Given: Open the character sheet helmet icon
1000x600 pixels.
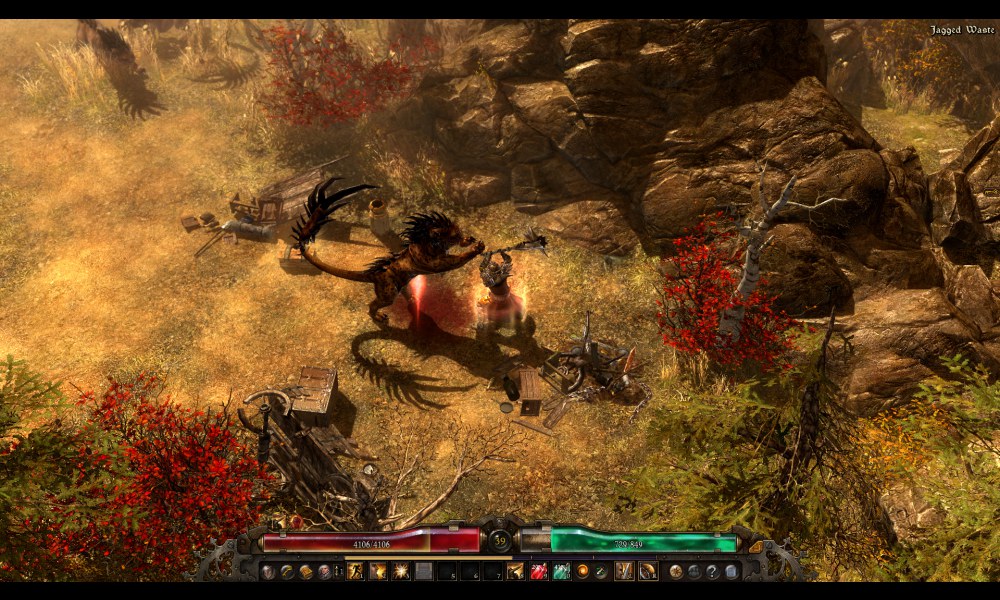Looking at the screenshot, I should [268, 571].
